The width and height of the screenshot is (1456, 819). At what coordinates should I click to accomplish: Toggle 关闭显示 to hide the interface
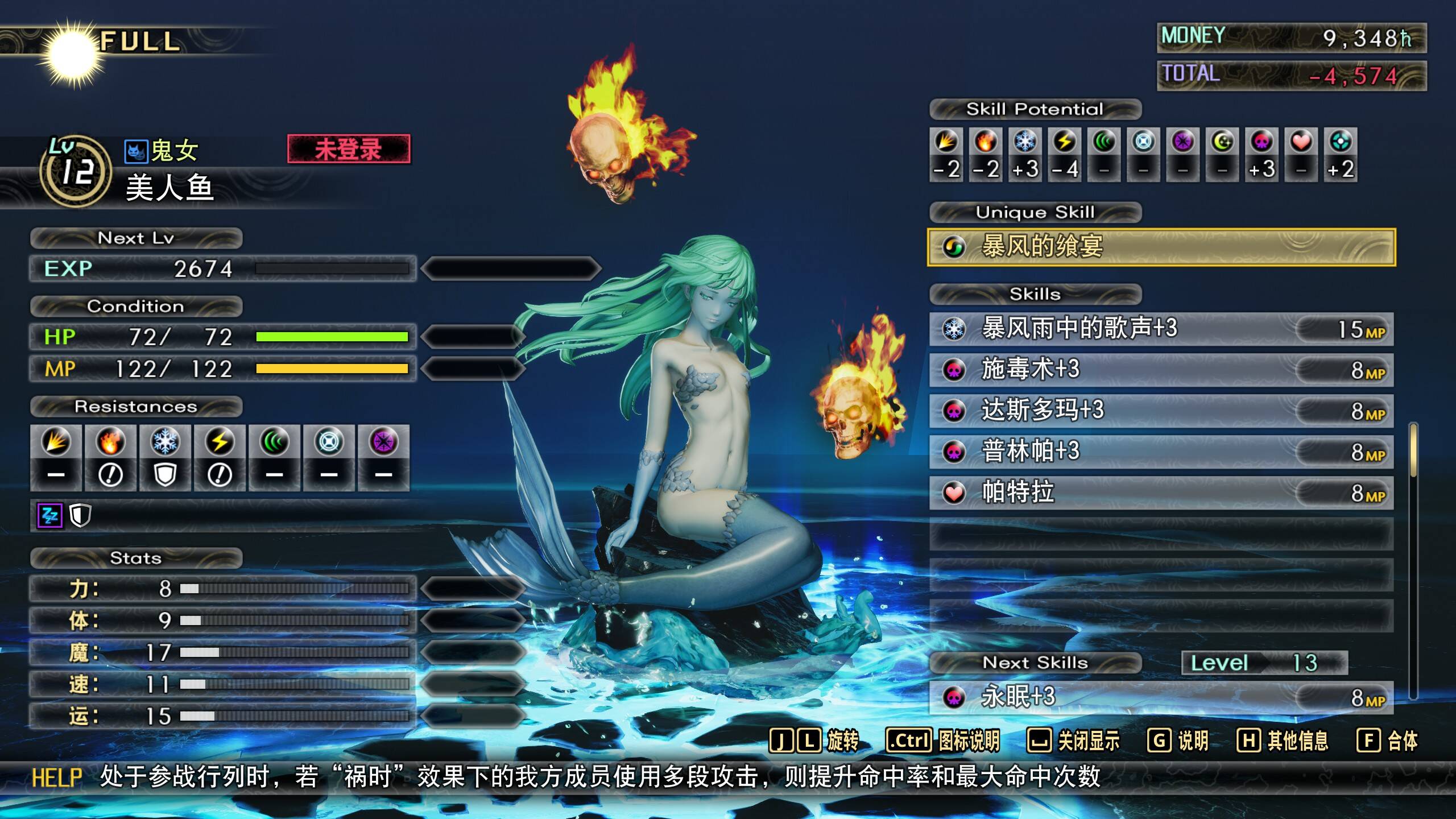tap(1073, 741)
